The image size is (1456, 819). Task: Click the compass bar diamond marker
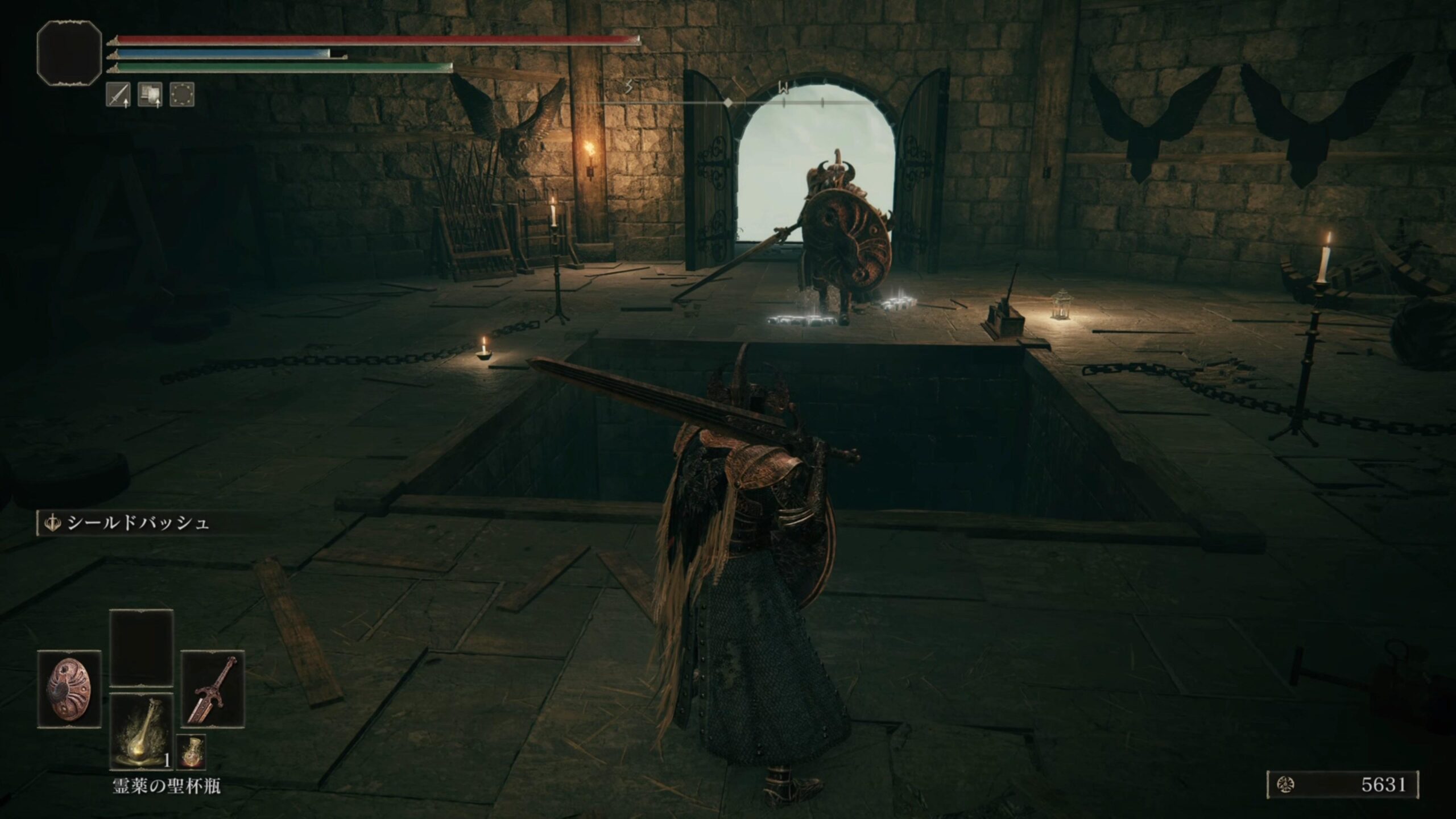tap(728, 102)
